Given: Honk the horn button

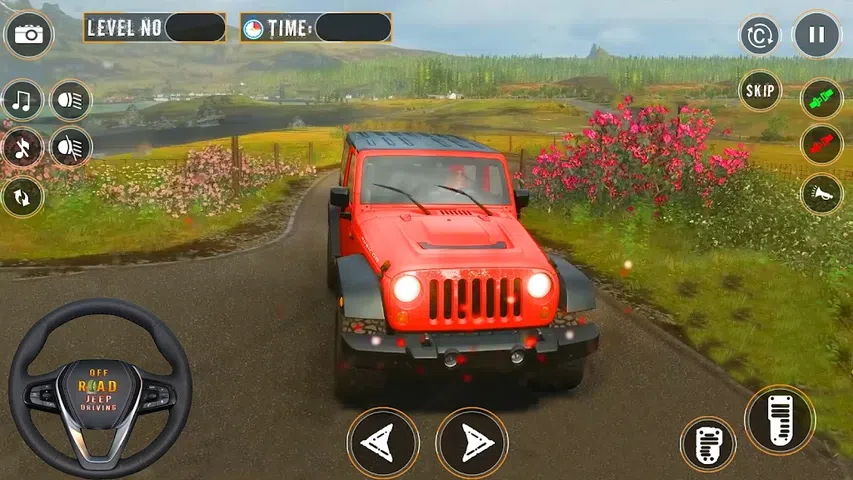Looking at the screenshot, I should pos(822,194).
